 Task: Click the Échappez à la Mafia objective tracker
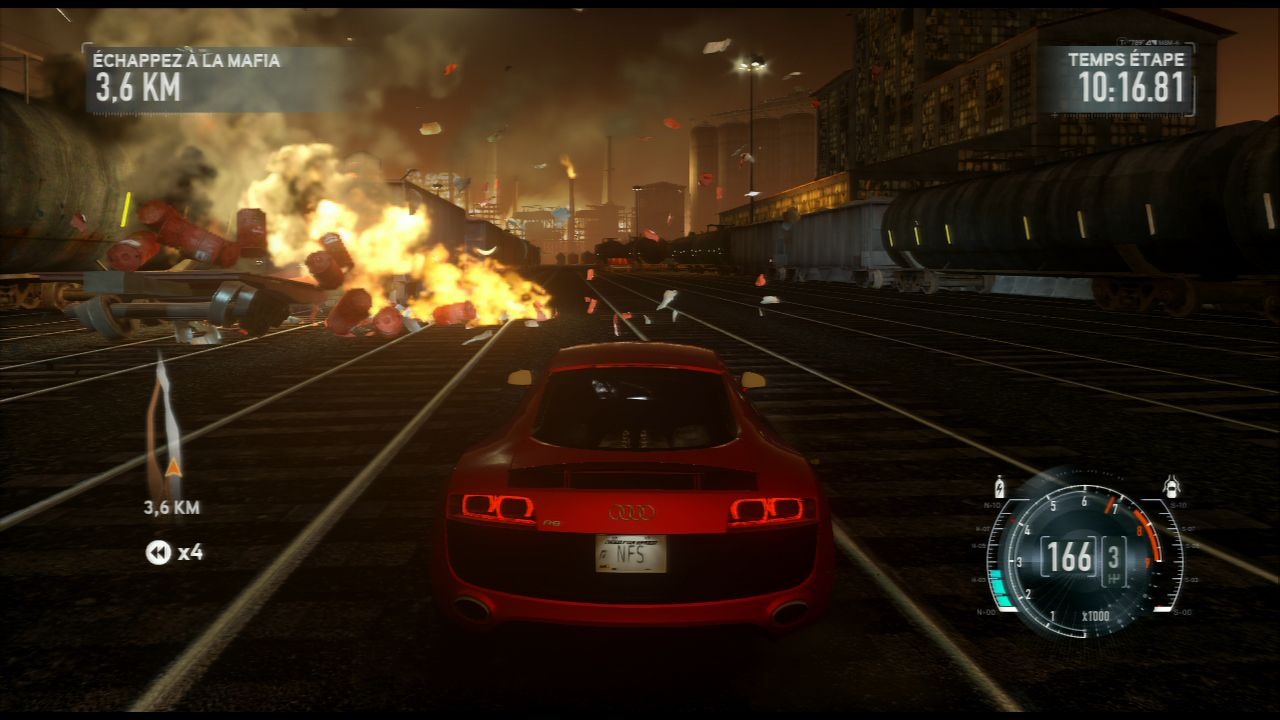187,76
